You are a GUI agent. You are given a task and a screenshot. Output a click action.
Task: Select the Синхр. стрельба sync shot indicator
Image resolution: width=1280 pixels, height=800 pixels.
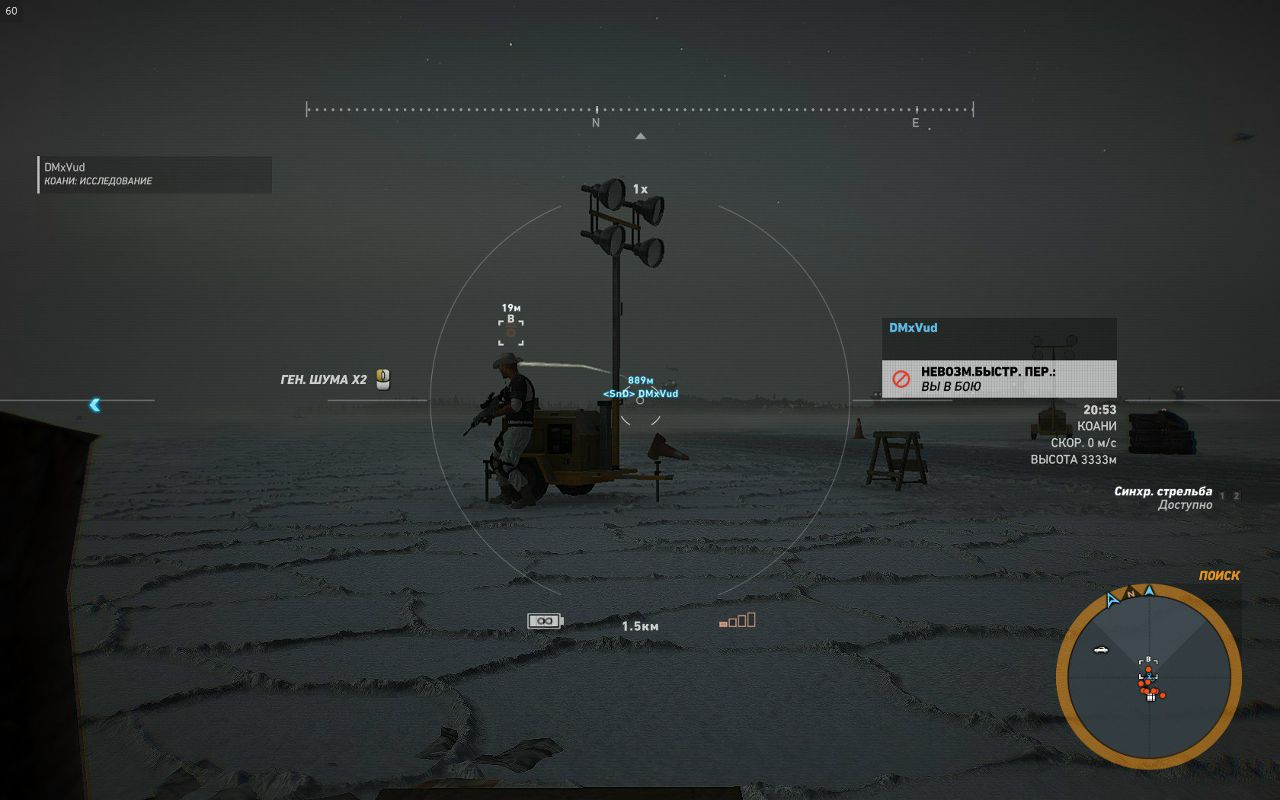point(1163,497)
